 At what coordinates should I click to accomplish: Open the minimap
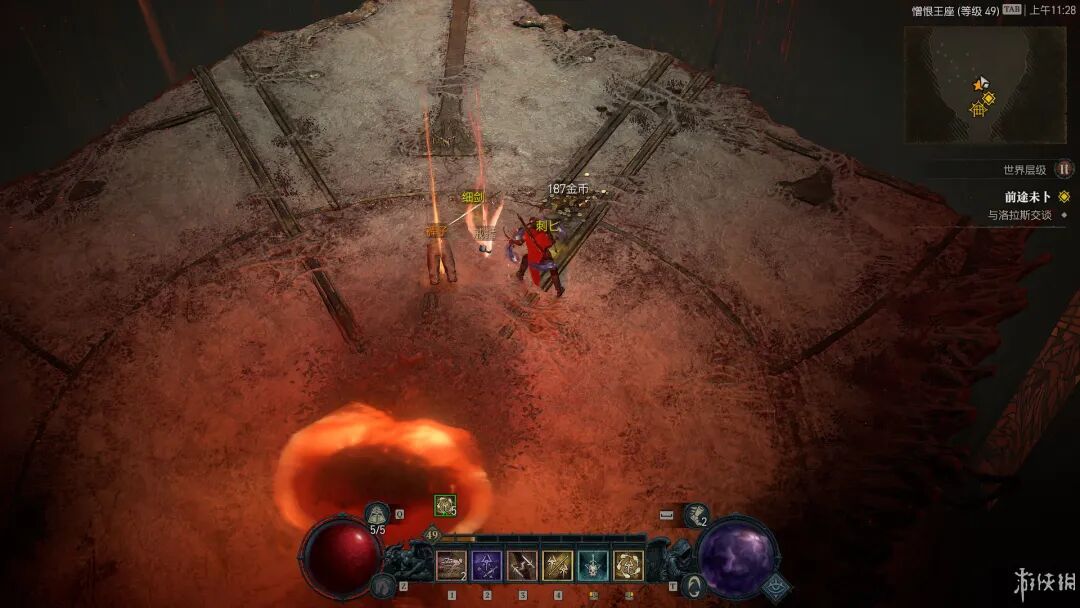[x=985, y=85]
